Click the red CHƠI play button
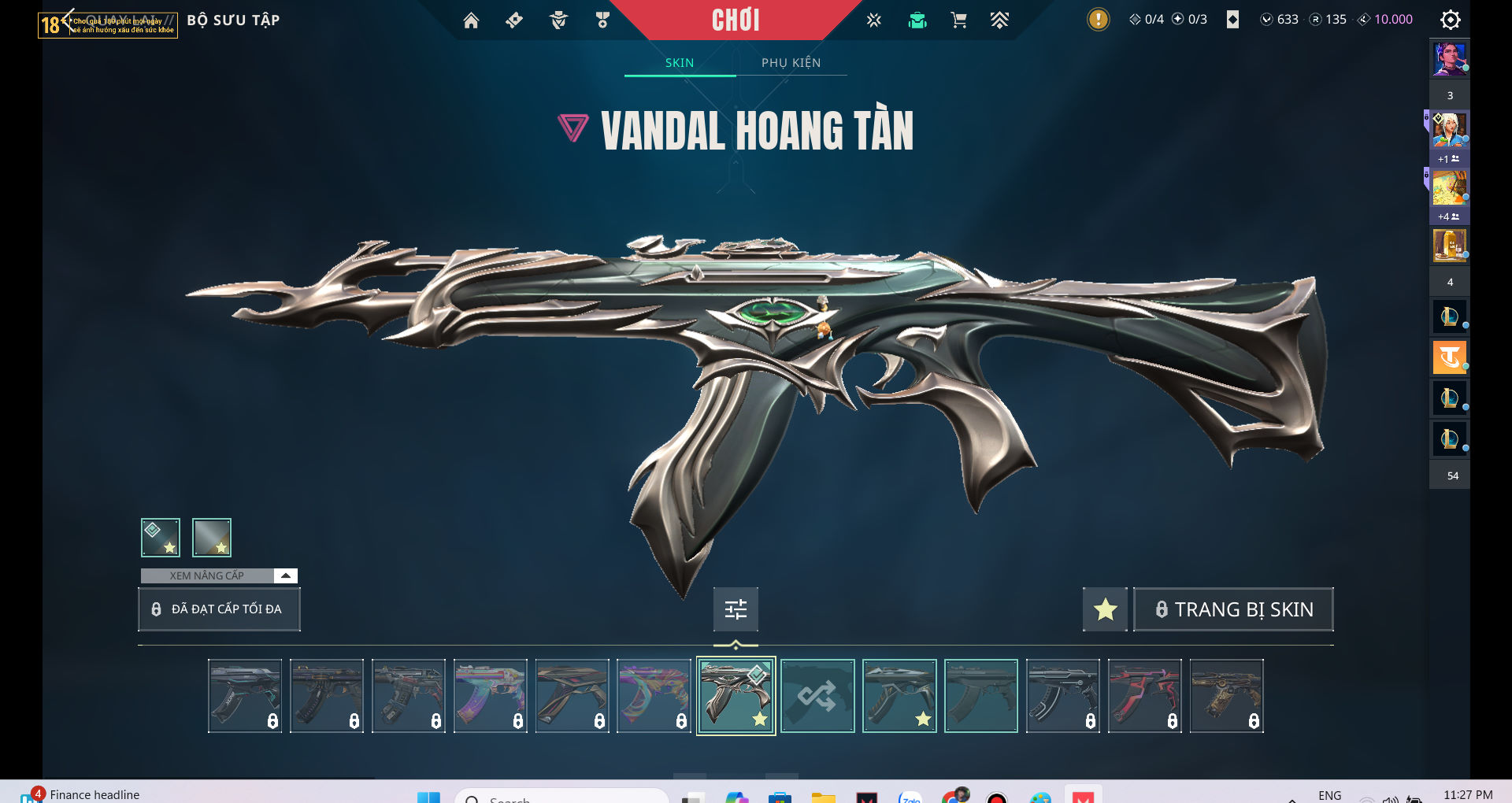The image size is (1512, 803). point(736,20)
